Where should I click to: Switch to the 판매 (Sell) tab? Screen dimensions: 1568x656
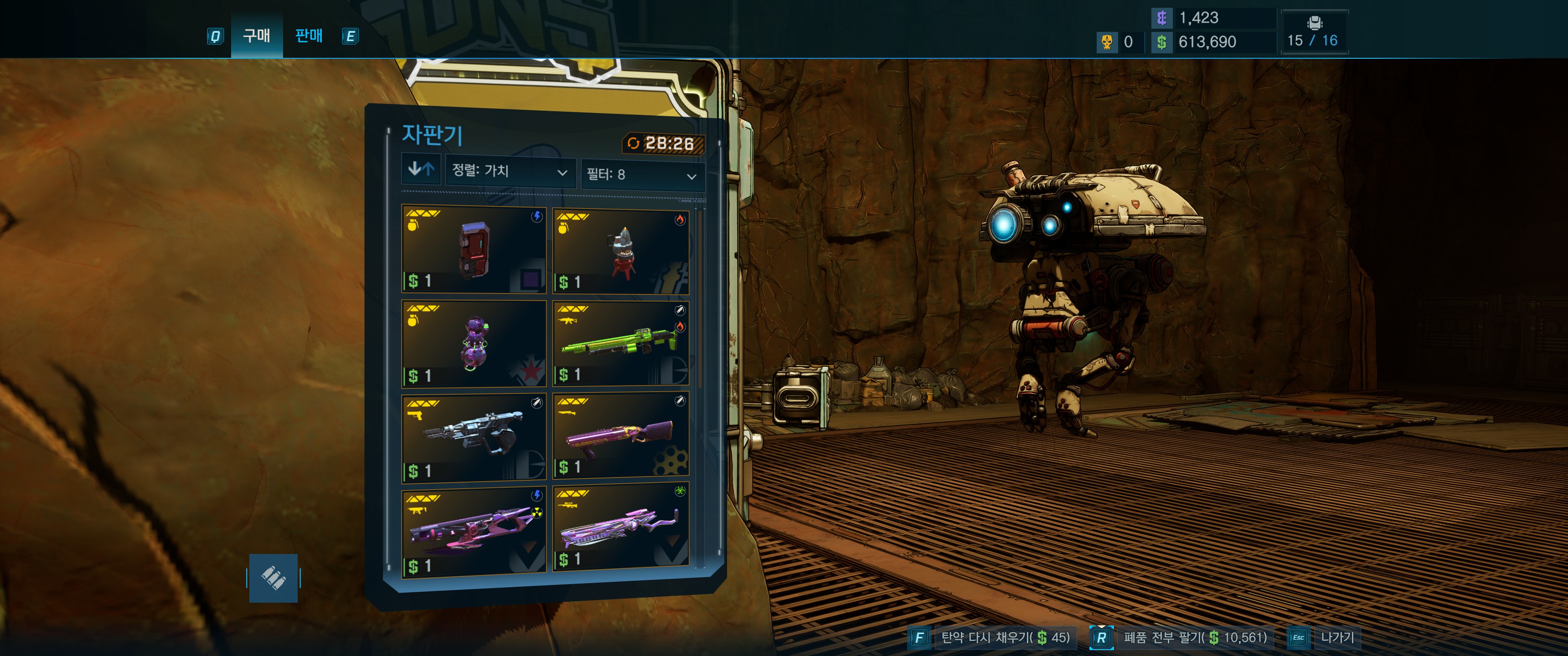click(x=309, y=36)
